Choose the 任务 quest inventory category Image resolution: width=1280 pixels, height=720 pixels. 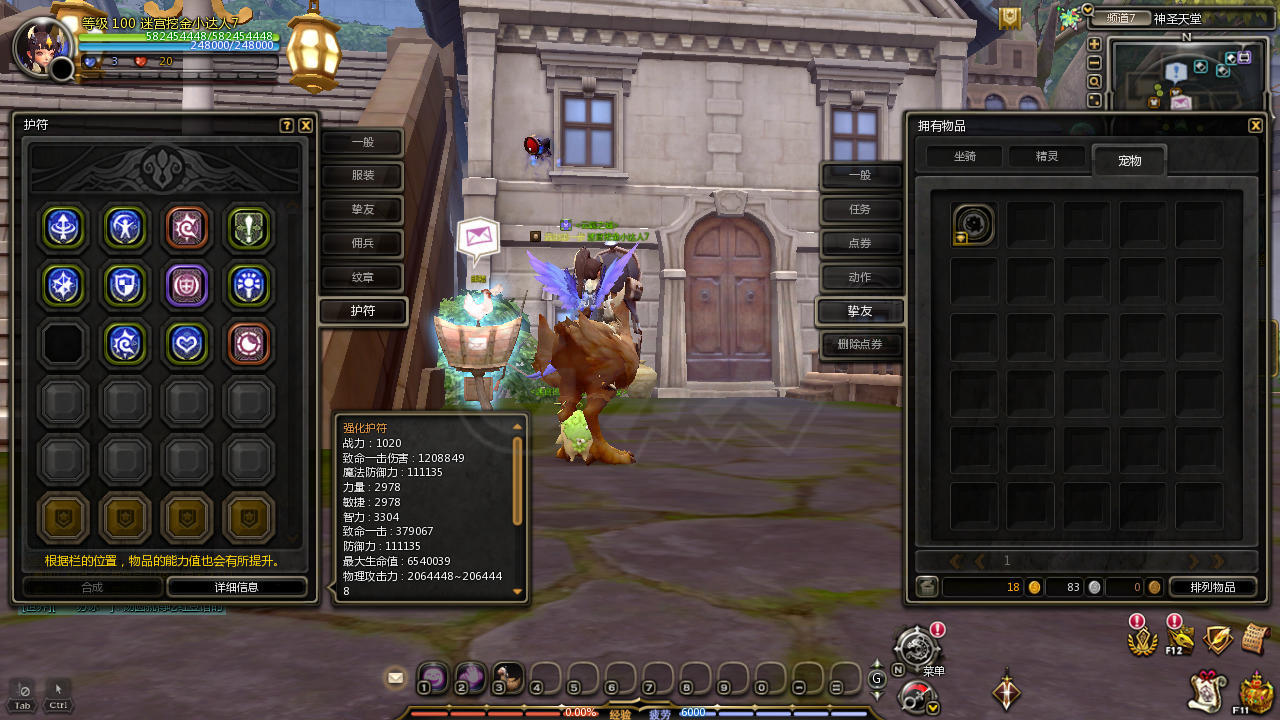[860, 209]
